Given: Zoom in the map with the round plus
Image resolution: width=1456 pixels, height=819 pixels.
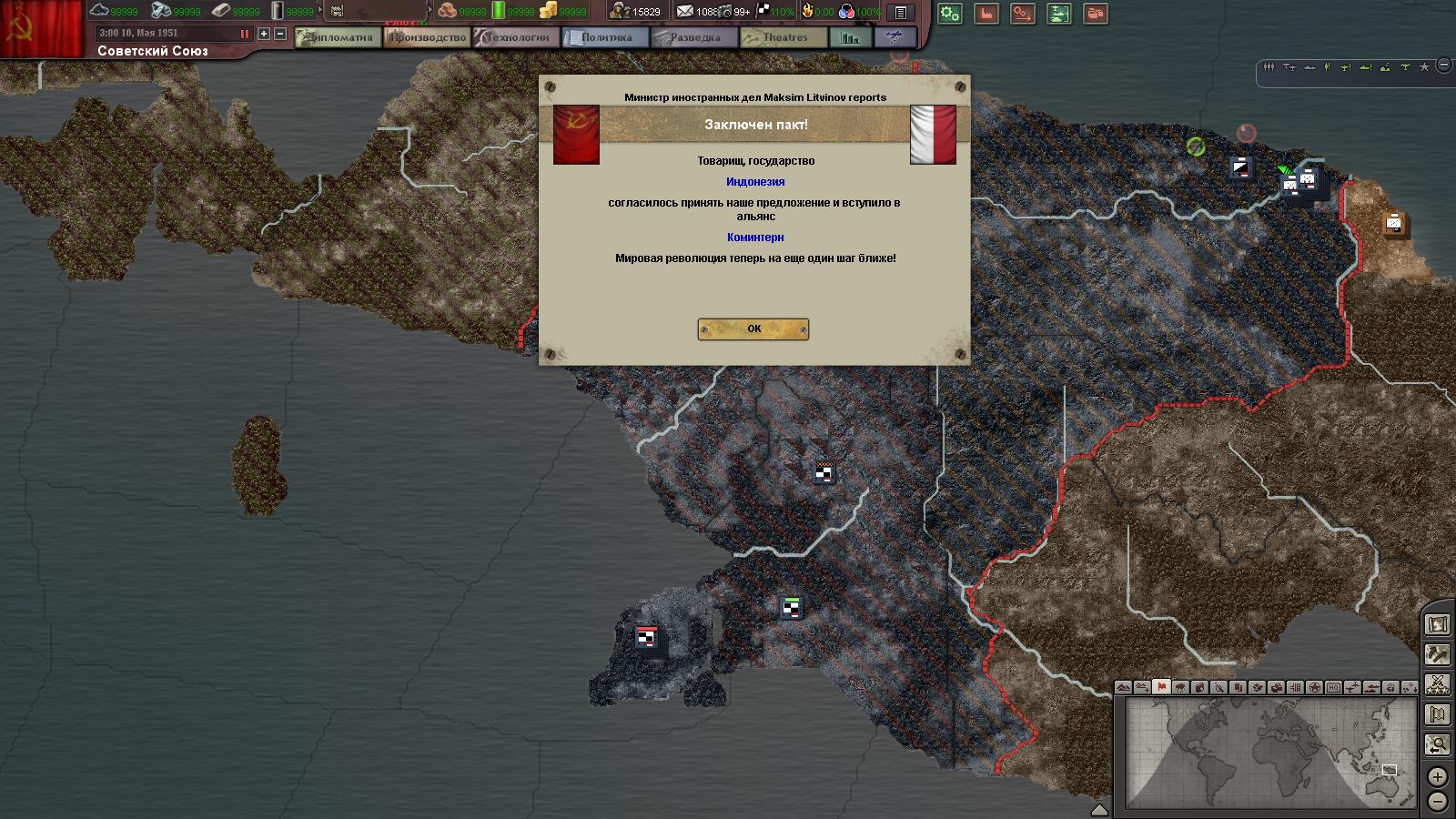Looking at the screenshot, I should 1437,776.
